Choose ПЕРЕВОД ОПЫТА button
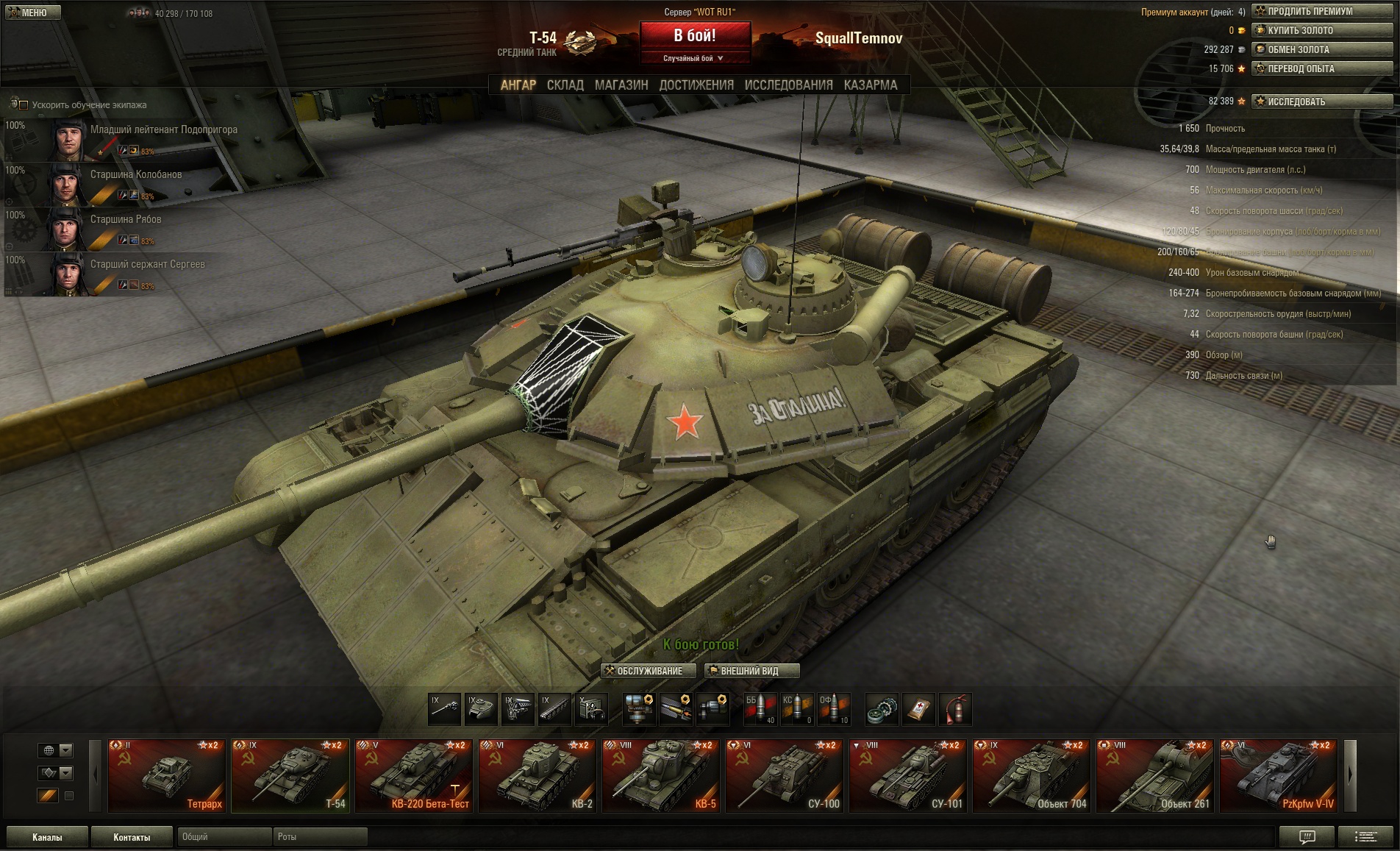The image size is (1400, 851). tap(1321, 68)
